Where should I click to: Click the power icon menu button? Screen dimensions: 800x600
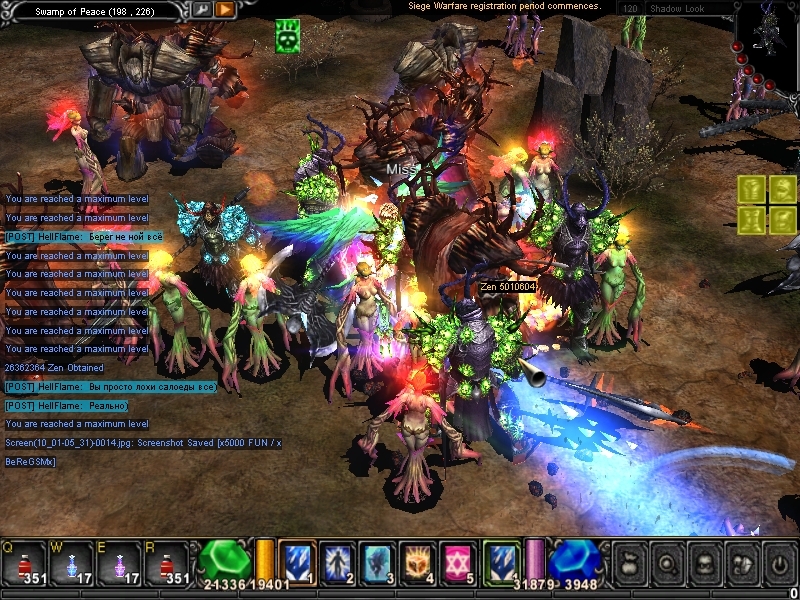[779, 563]
